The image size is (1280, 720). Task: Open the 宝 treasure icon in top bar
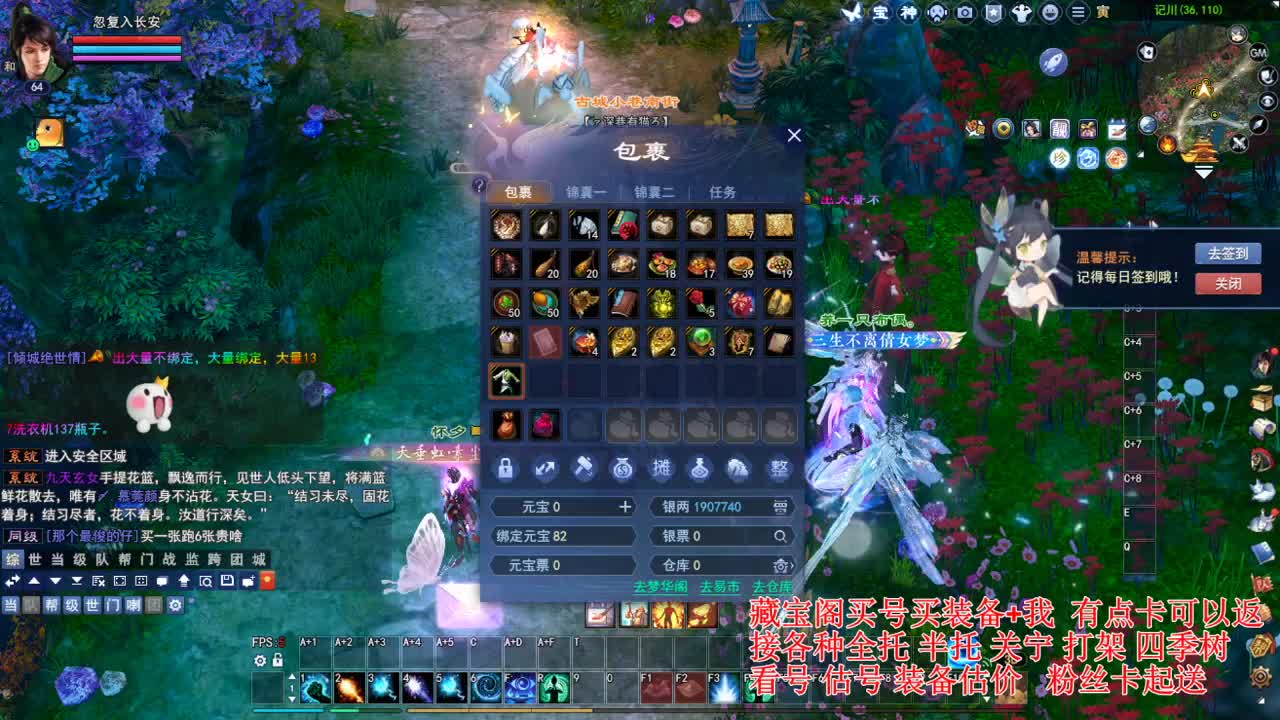pos(882,13)
